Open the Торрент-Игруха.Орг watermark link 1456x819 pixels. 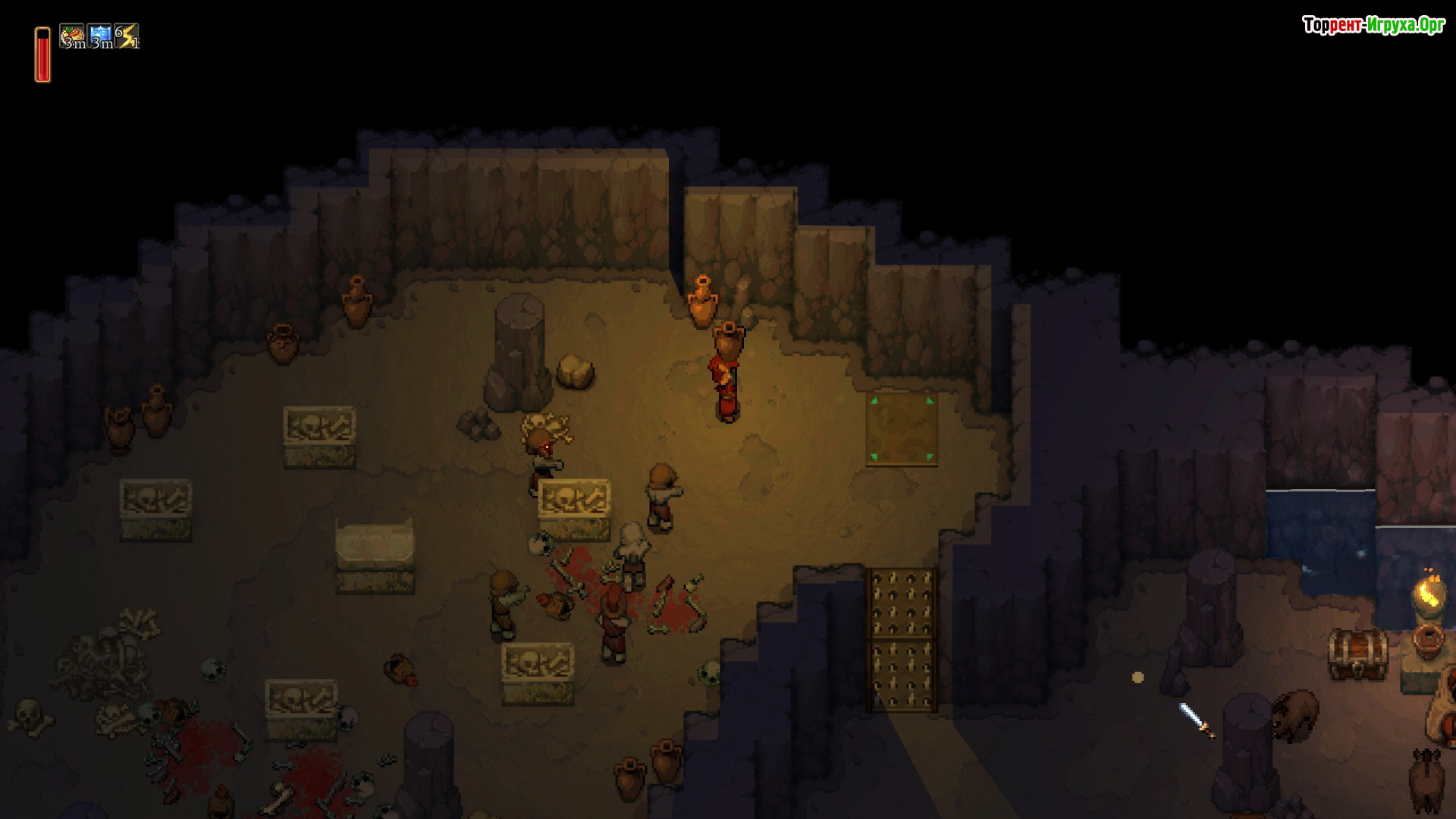pos(1373,26)
